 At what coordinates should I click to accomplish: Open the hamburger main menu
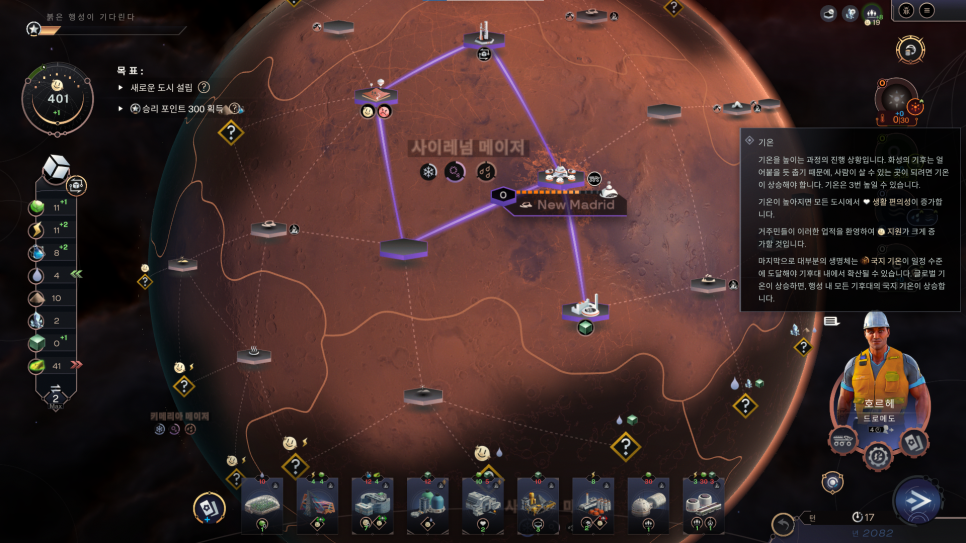[x=927, y=11]
